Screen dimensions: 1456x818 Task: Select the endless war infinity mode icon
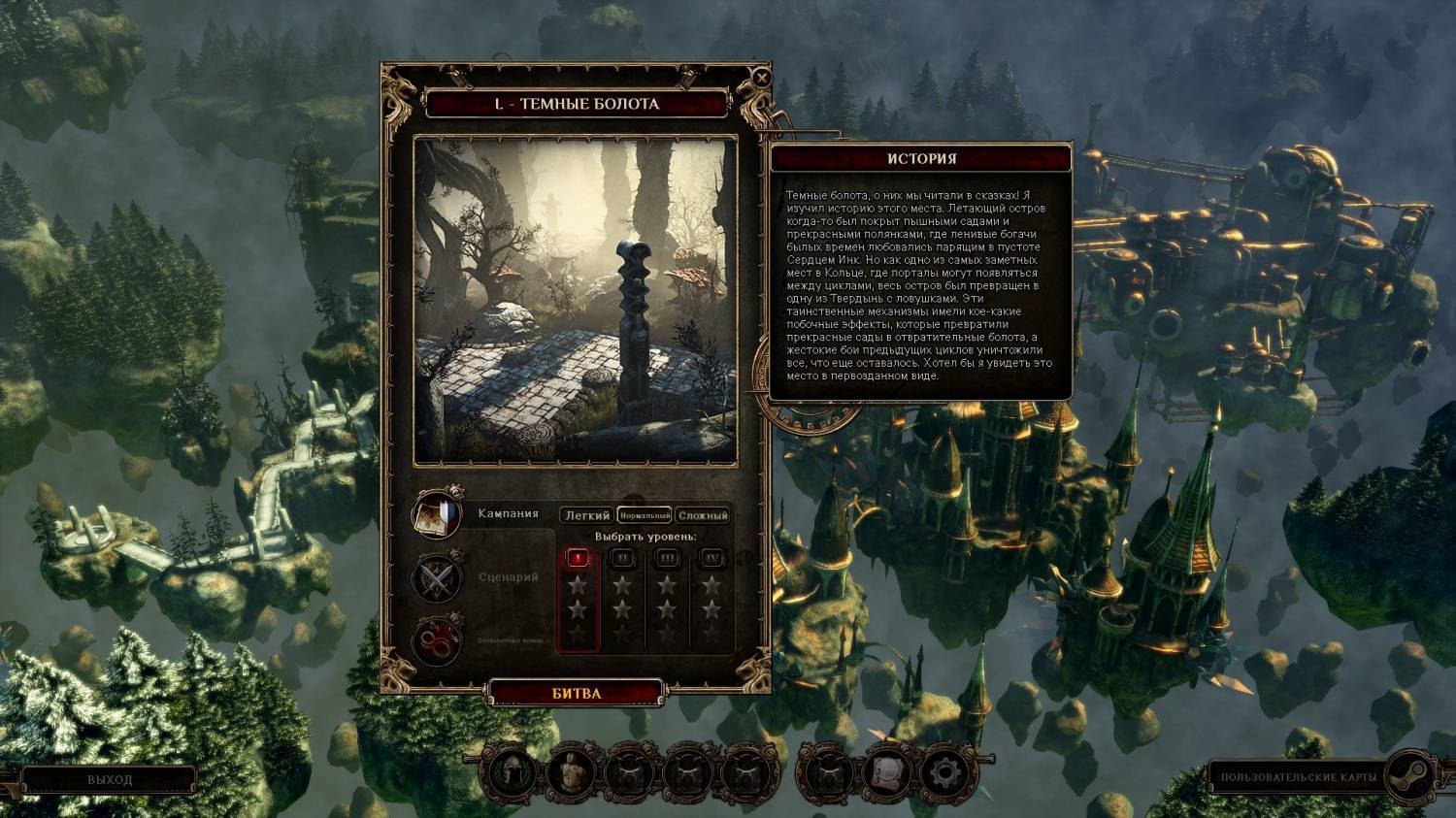(437, 640)
